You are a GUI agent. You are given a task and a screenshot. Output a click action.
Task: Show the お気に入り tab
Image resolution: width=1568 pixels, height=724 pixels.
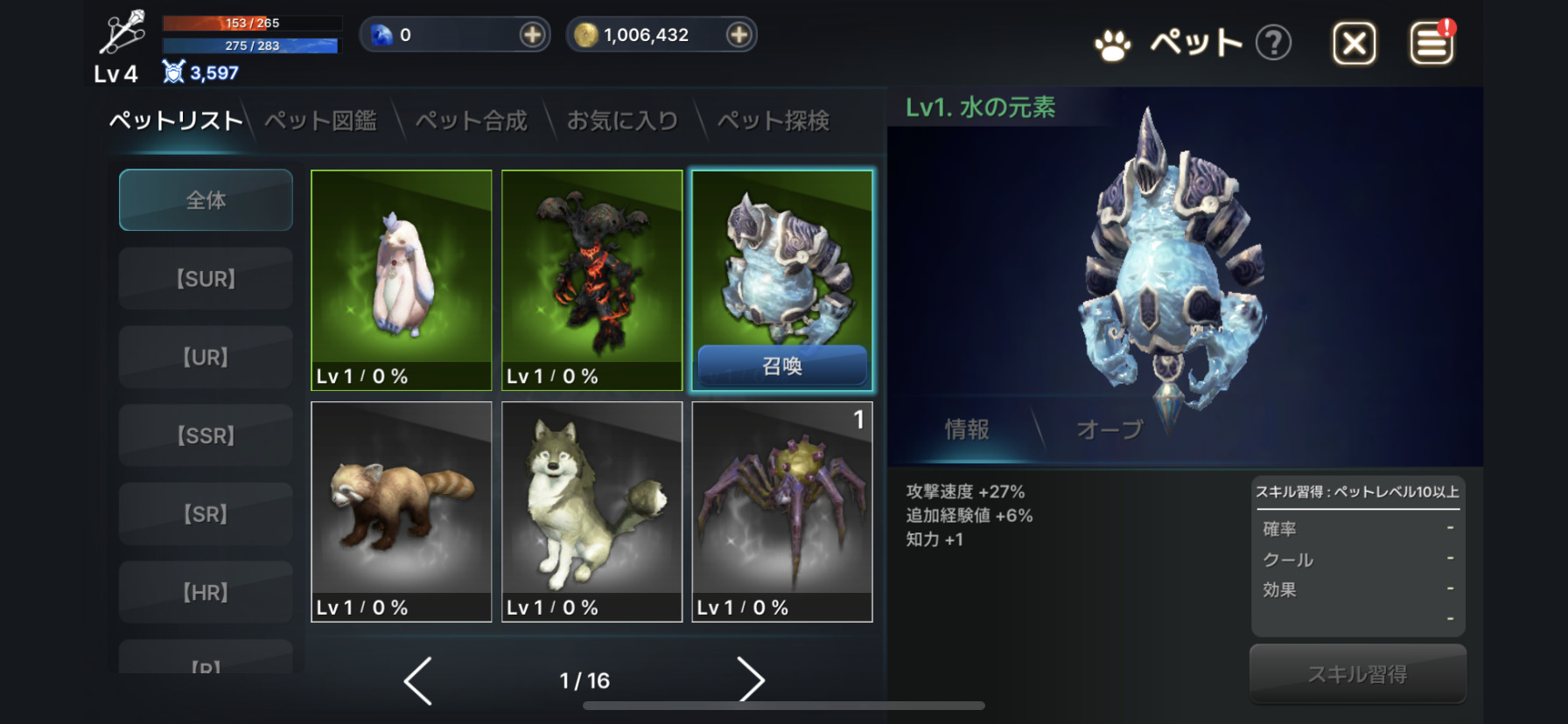click(622, 121)
